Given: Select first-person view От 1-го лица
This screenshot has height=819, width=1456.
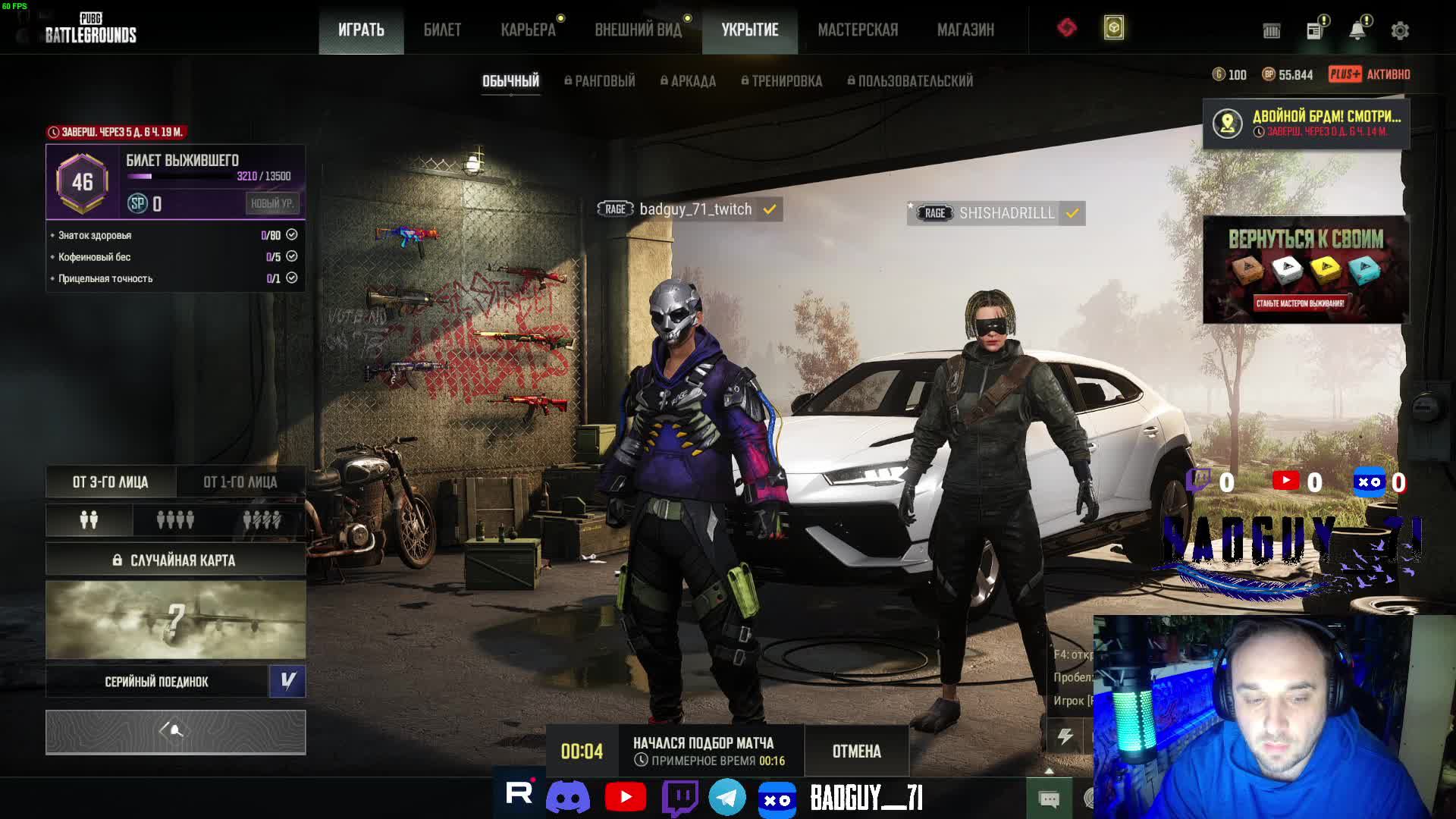Looking at the screenshot, I should pyautogui.click(x=240, y=482).
